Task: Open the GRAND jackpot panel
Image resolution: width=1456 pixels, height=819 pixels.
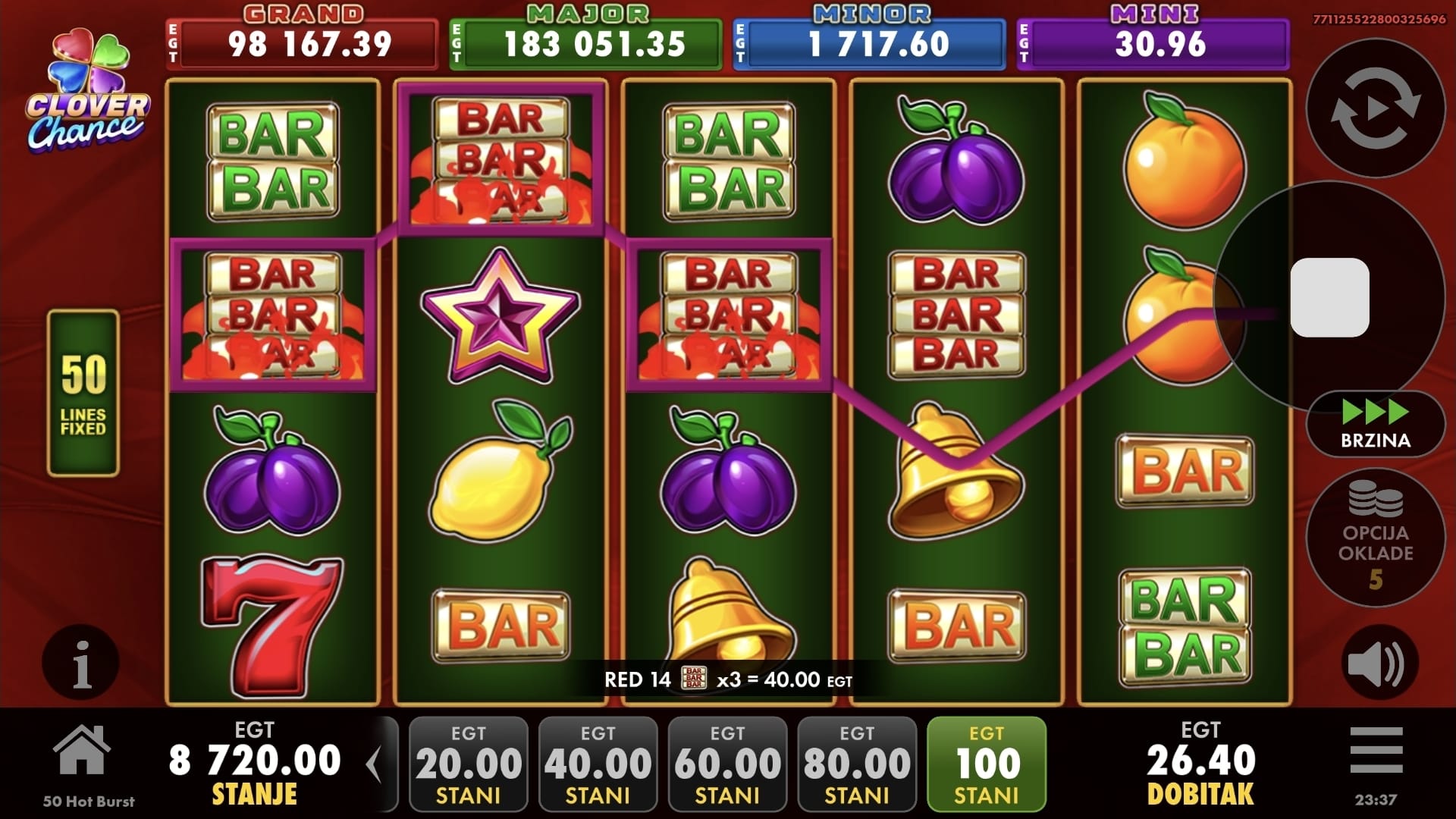Action: [x=303, y=43]
